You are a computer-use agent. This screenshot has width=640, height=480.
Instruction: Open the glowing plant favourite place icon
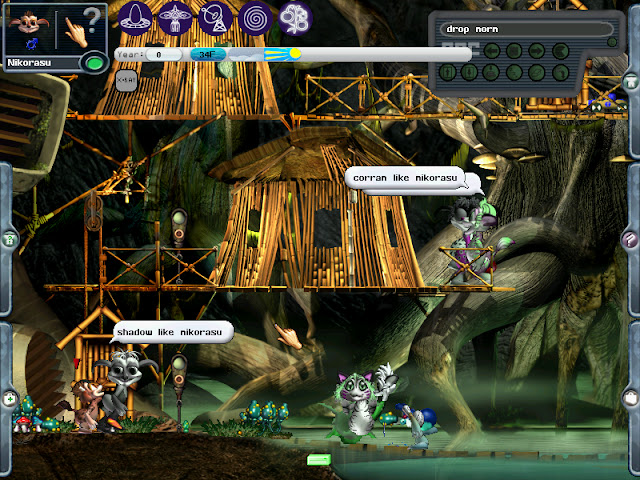click(x=295, y=17)
